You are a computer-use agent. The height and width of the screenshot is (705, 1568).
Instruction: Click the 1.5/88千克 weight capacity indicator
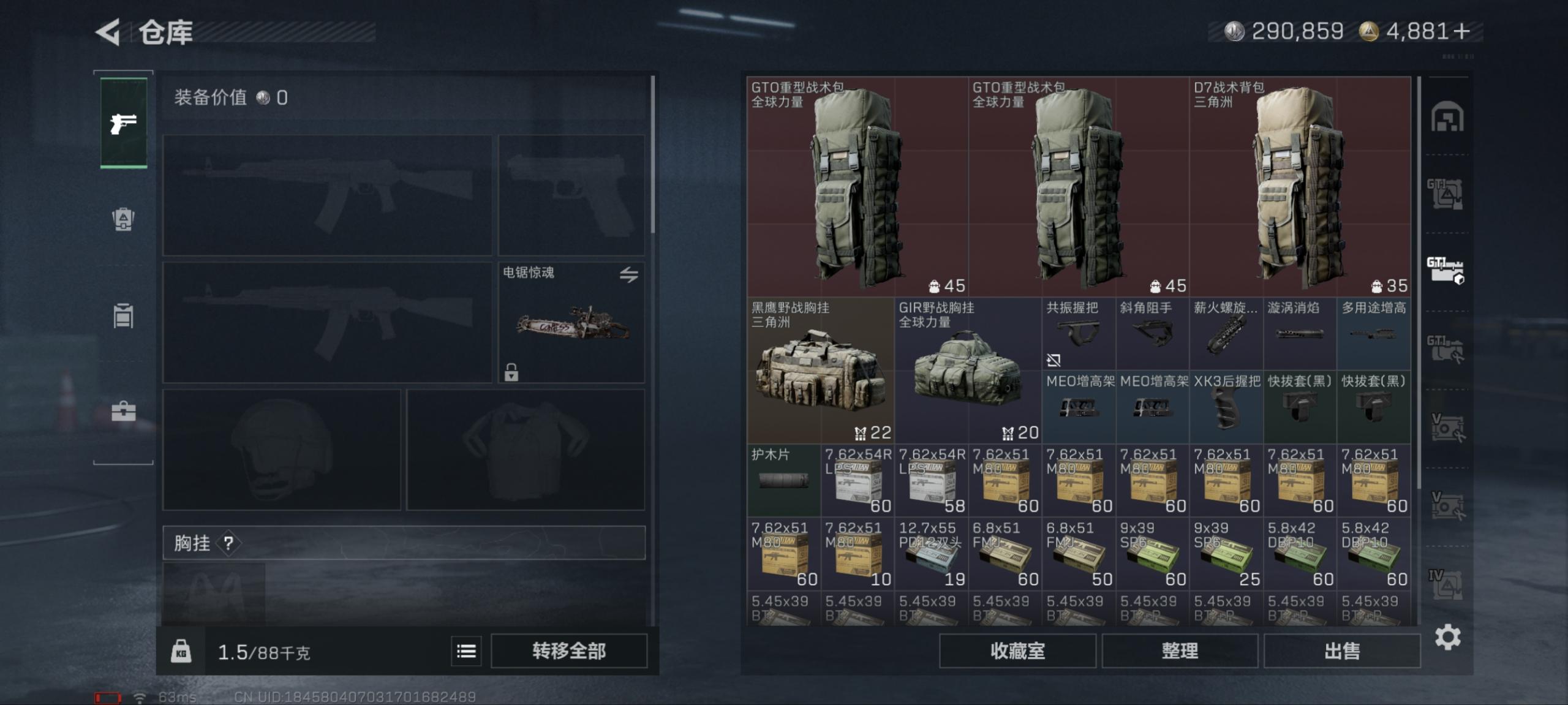pyautogui.click(x=263, y=651)
